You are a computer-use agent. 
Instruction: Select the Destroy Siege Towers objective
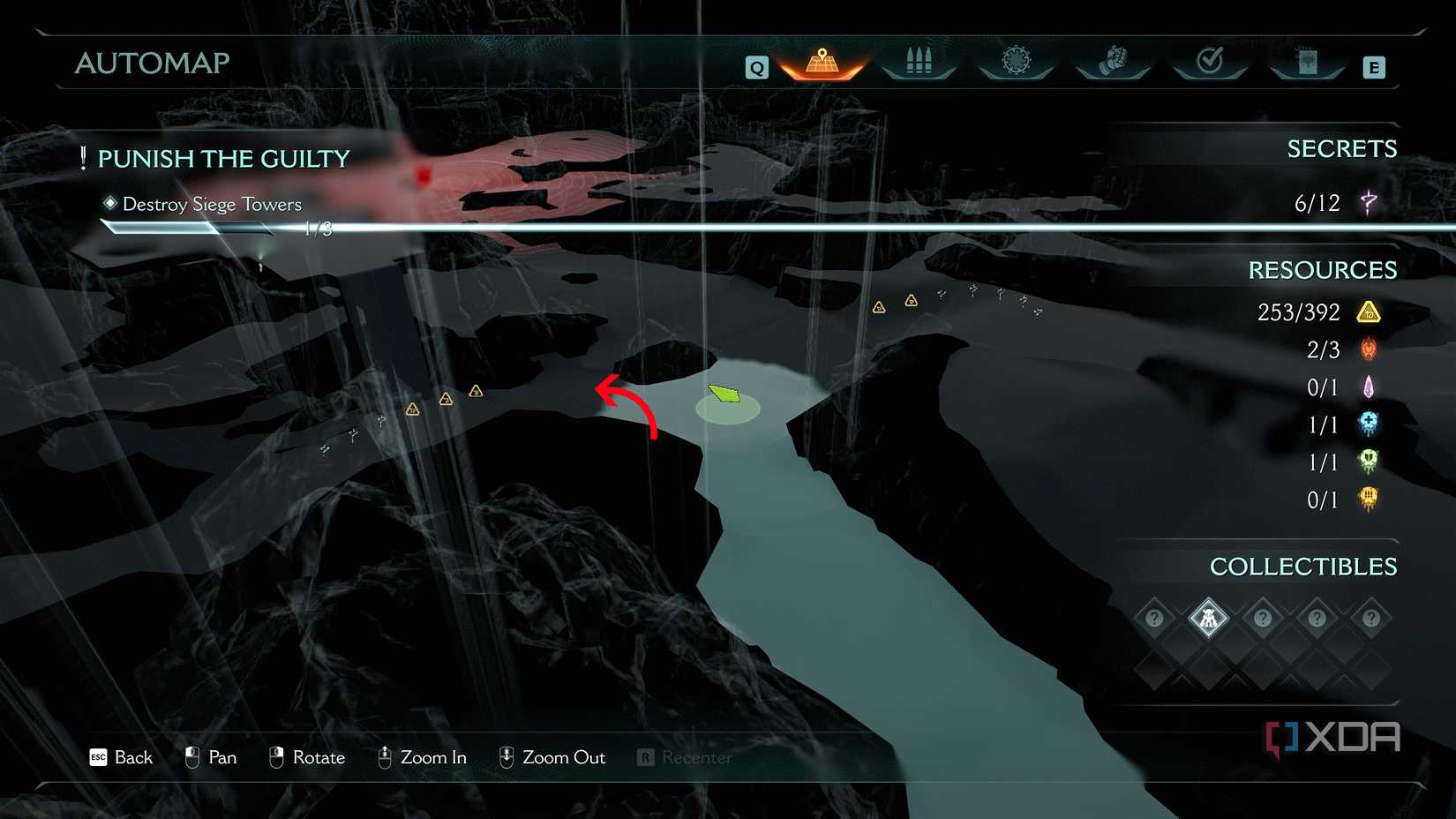coord(212,204)
